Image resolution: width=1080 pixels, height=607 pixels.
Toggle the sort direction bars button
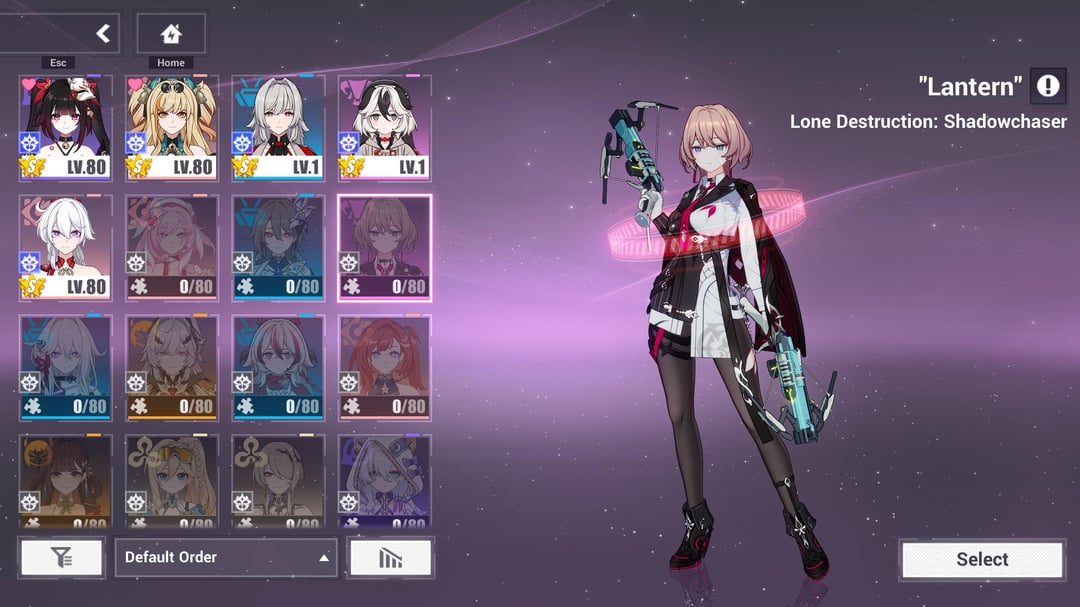(x=390, y=558)
